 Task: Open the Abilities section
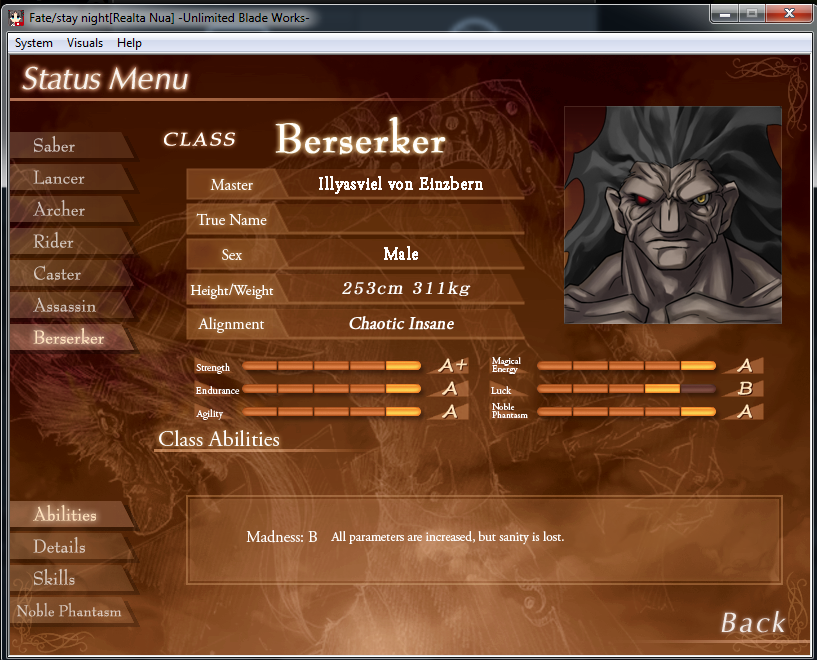coord(65,515)
